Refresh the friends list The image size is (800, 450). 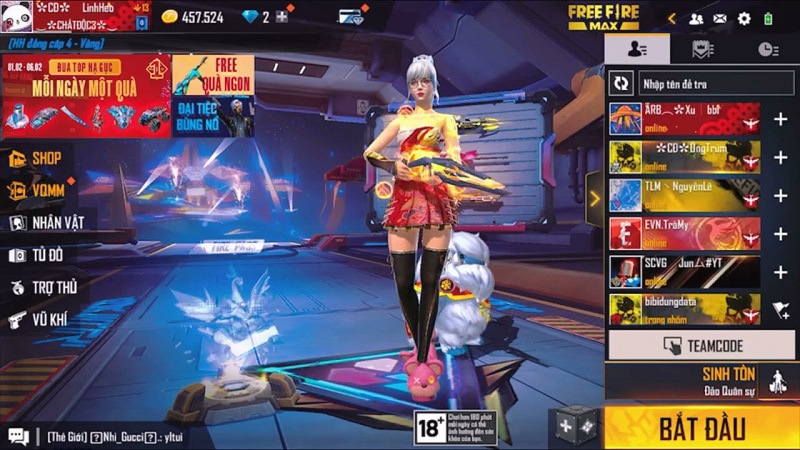pos(622,82)
